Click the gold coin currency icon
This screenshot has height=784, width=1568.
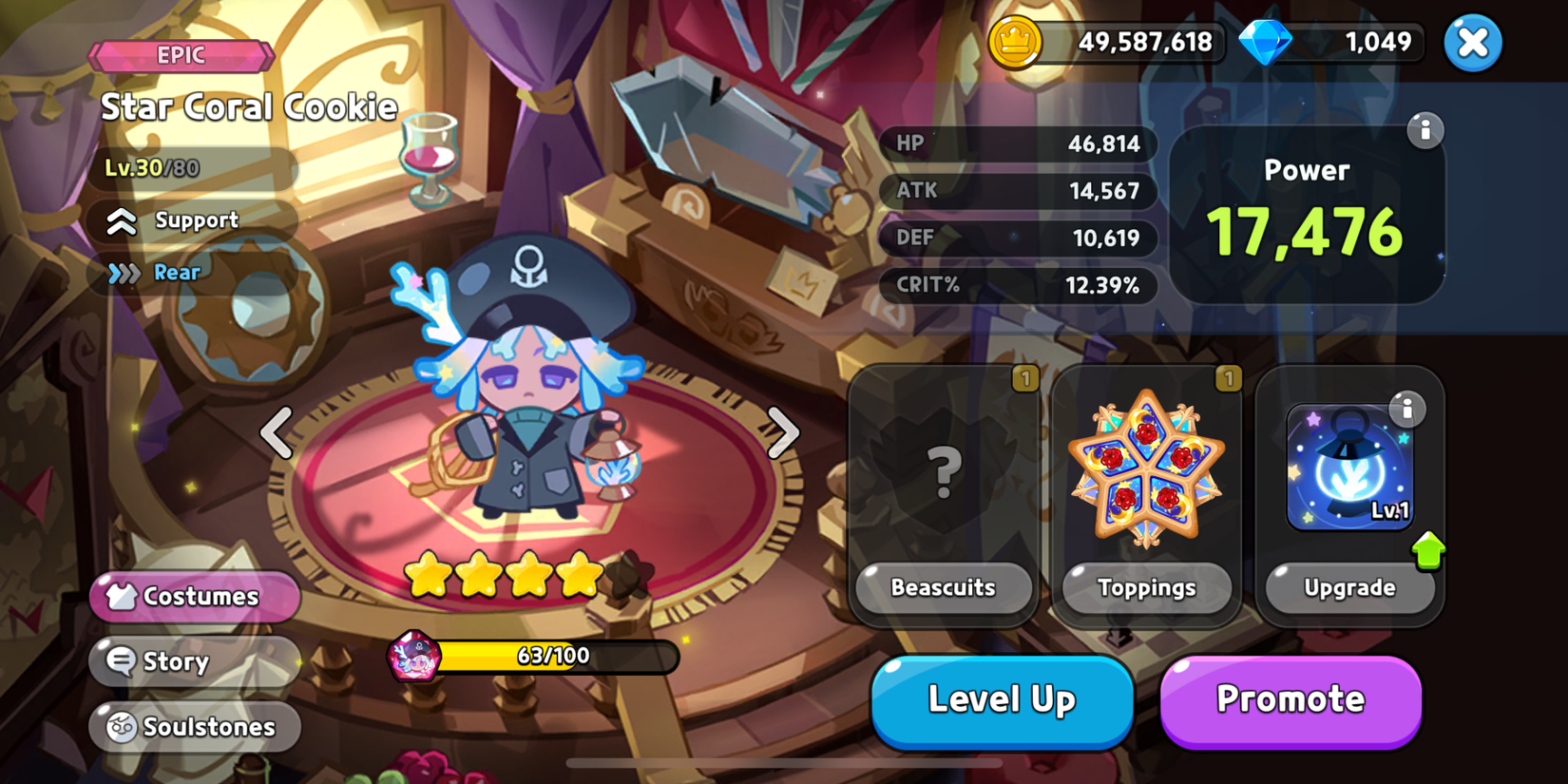coord(1020,42)
